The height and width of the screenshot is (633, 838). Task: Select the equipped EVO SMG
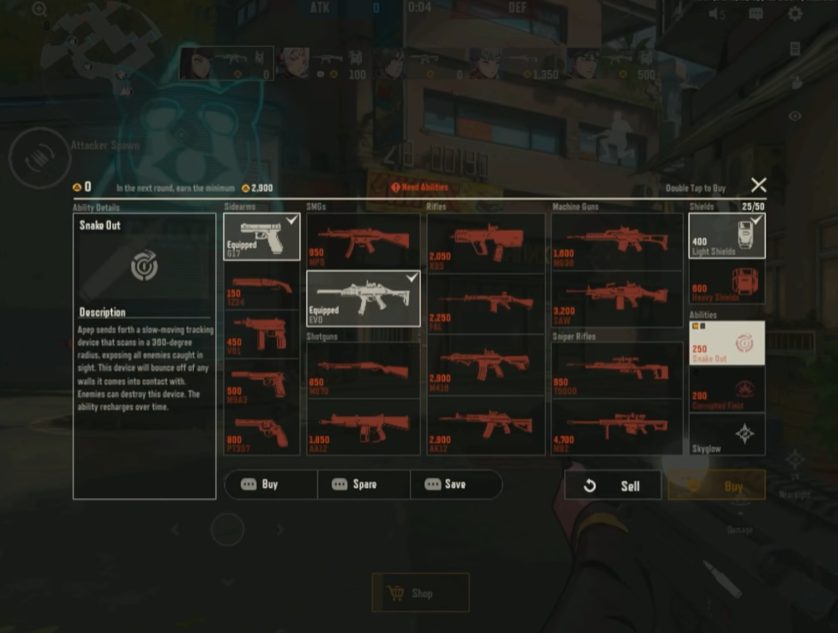click(x=362, y=298)
